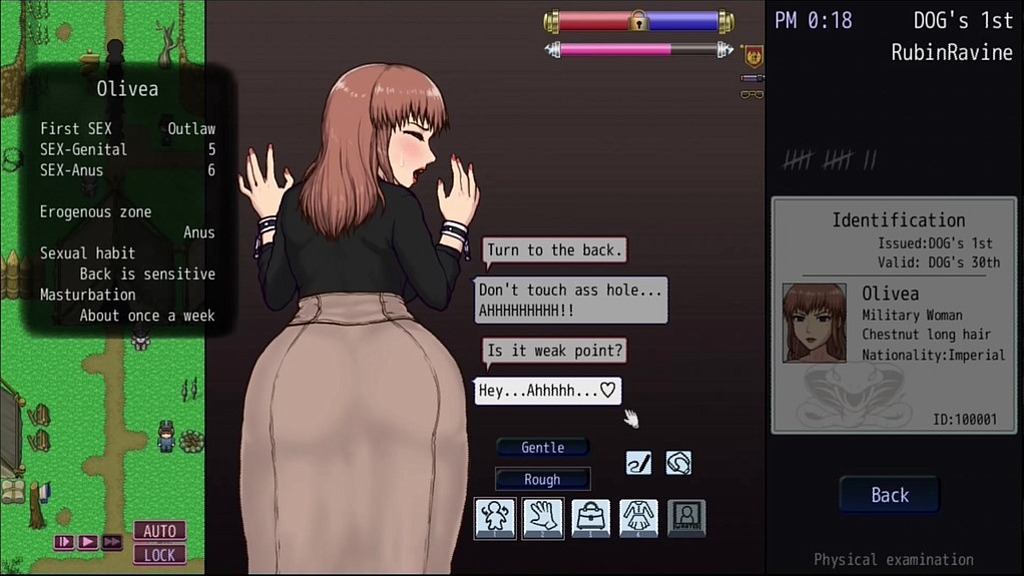Select the dress clothing icon
This screenshot has height=576, width=1024.
pos(638,518)
